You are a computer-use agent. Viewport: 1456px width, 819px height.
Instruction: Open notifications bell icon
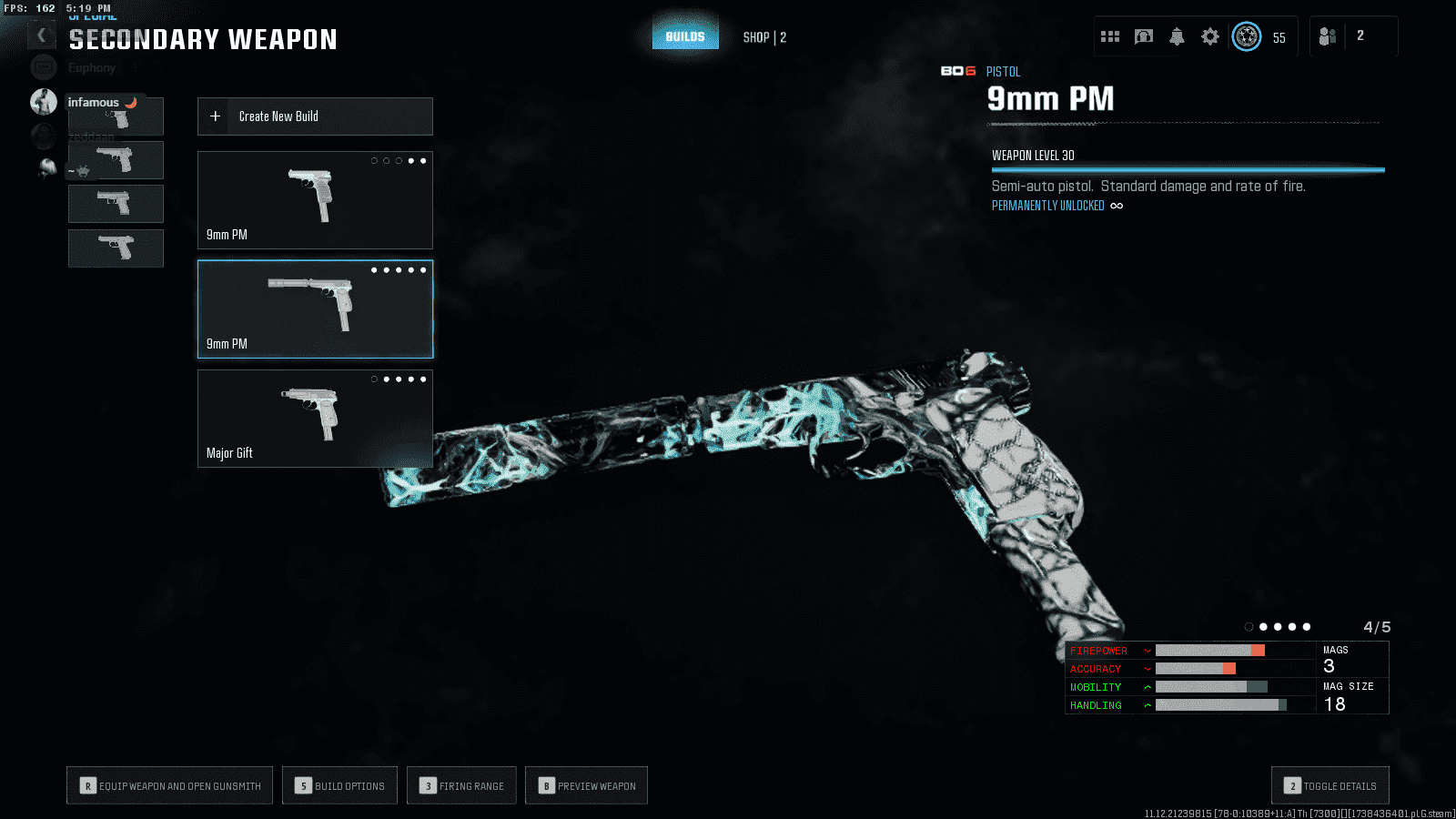tap(1177, 36)
